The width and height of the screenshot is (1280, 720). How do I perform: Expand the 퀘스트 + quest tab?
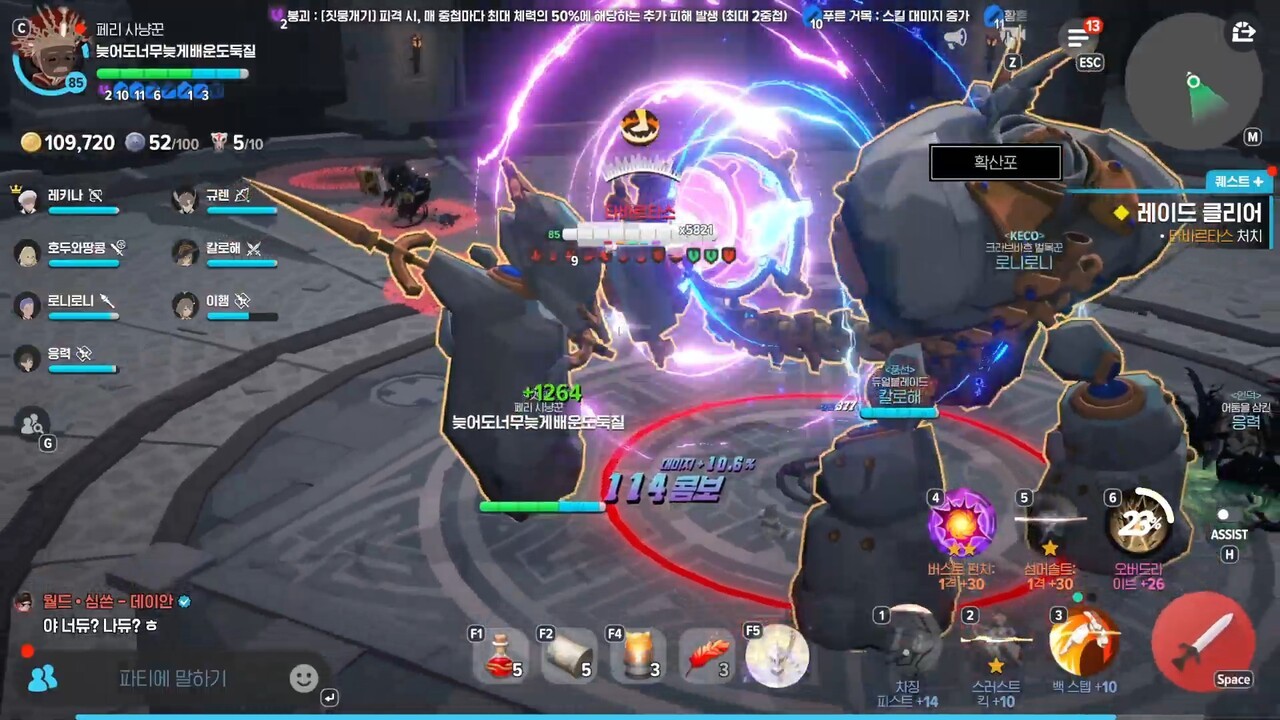[1239, 181]
